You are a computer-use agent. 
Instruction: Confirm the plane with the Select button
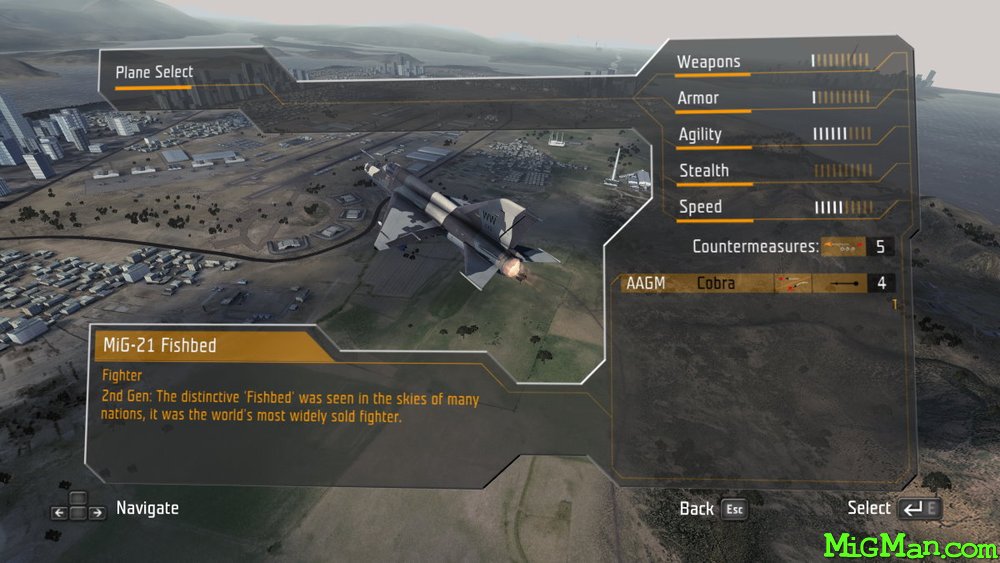(x=893, y=508)
